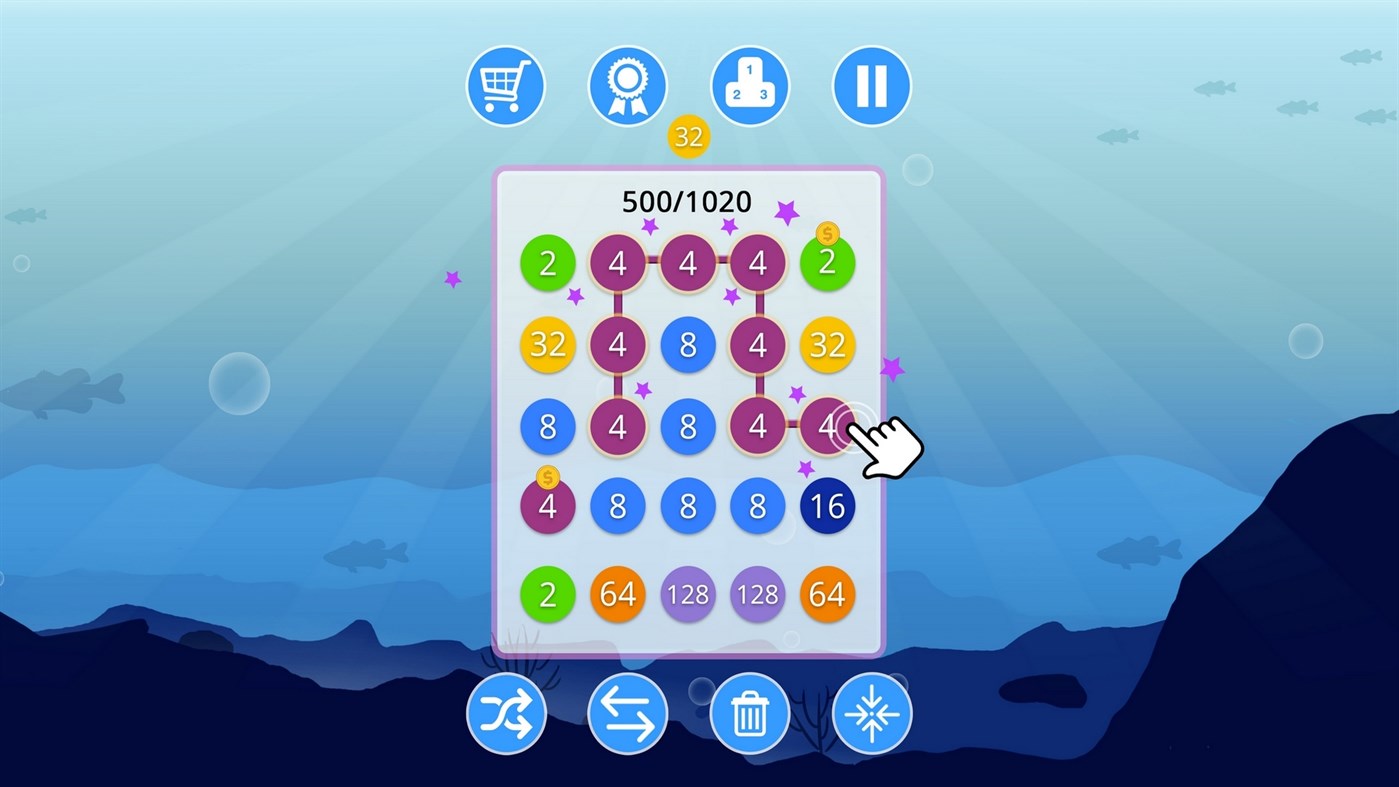1399x787 pixels.
Task: Click the 500/1020 score progress indicator
Action: pyautogui.click(x=688, y=201)
